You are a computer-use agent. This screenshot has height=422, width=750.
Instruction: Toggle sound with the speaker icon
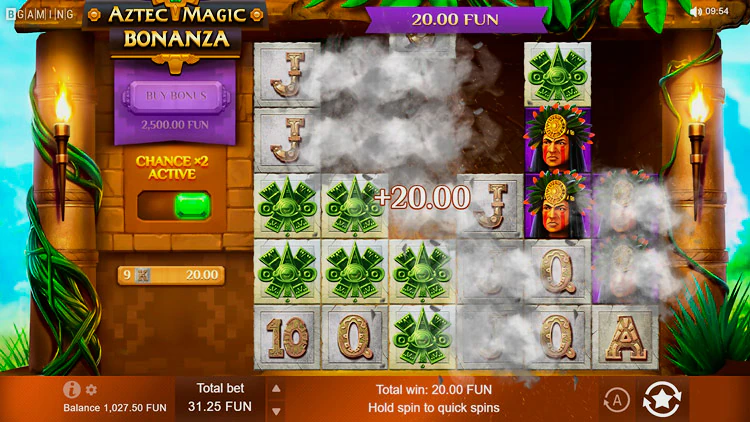click(695, 11)
